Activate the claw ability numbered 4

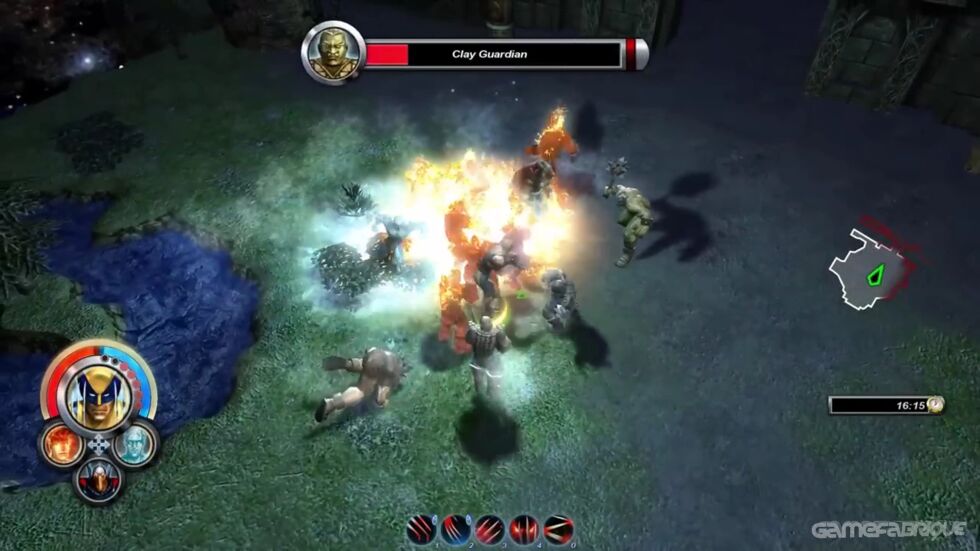524,529
